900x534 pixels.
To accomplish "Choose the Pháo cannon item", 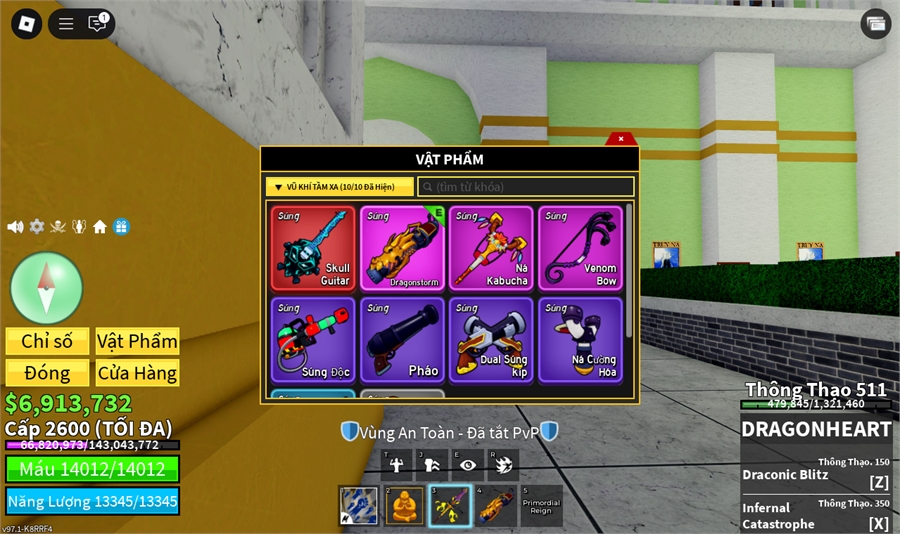I will point(402,340).
